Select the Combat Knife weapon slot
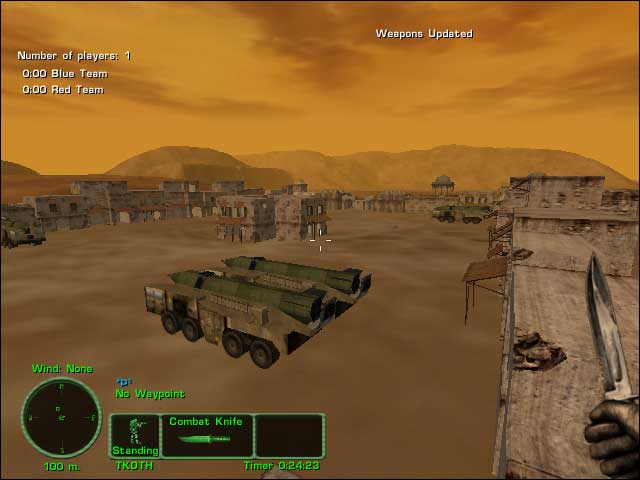640x480 pixels. pyautogui.click(x=206, y=436)
